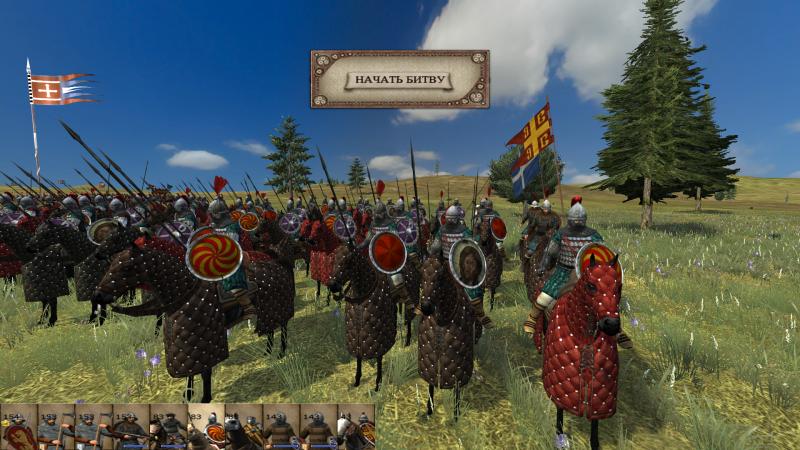Choose the first unit card with red shield
The height and width of the screenshot is (450, 800).
pyautogui.click(x=18, y=429)
